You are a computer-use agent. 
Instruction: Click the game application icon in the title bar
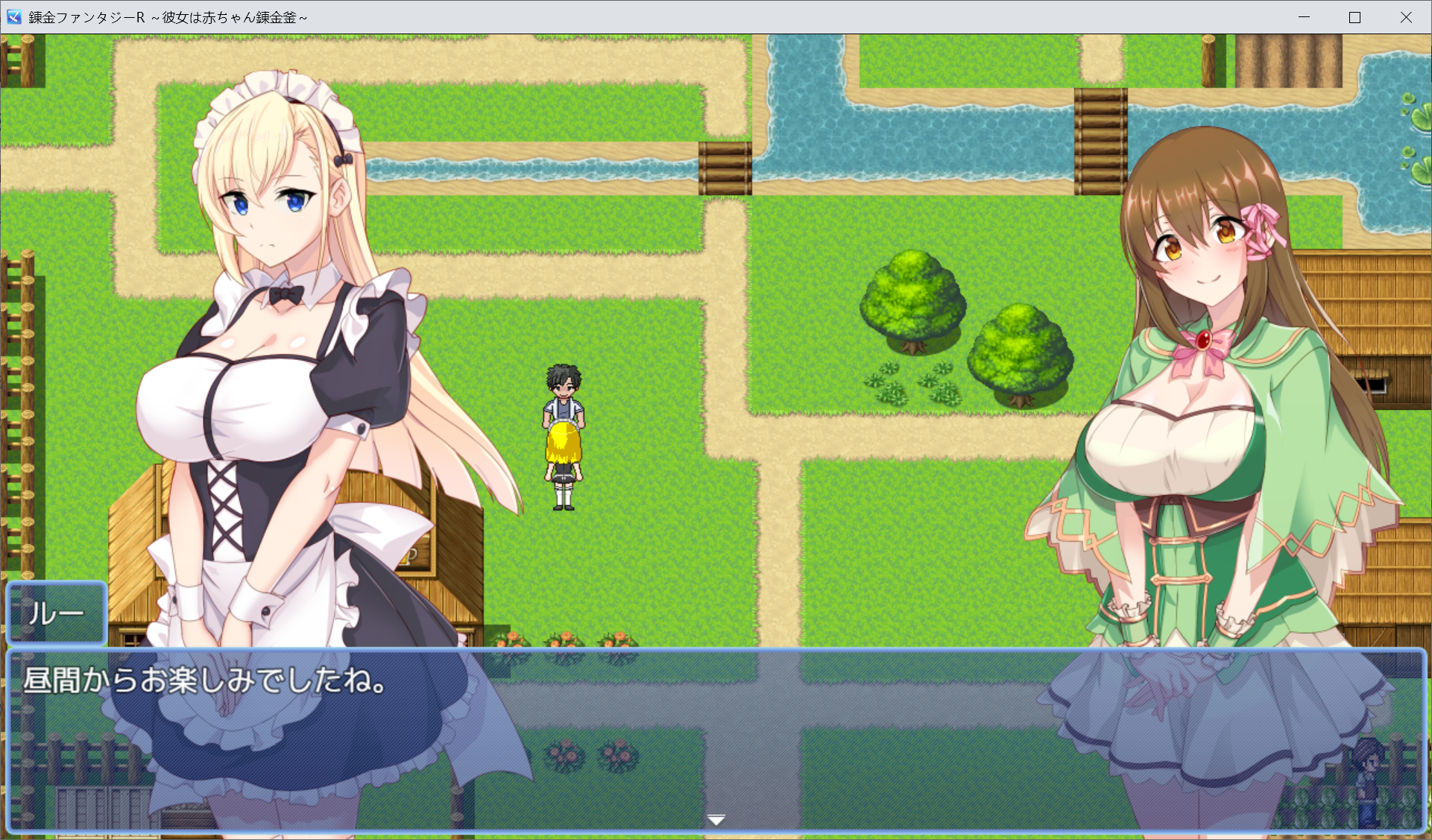tap(13, 16)
